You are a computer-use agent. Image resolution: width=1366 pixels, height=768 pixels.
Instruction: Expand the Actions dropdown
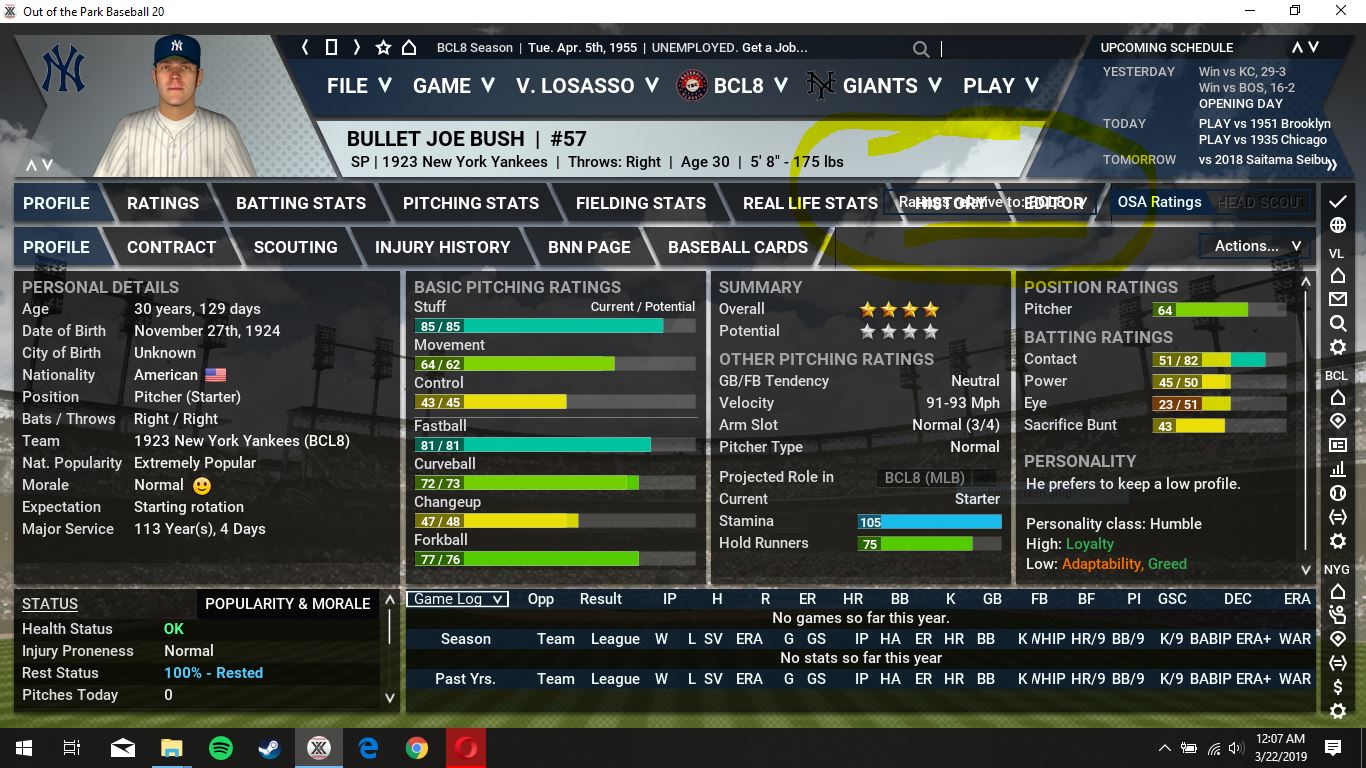pyautogui.click(x=1256, y=246)
